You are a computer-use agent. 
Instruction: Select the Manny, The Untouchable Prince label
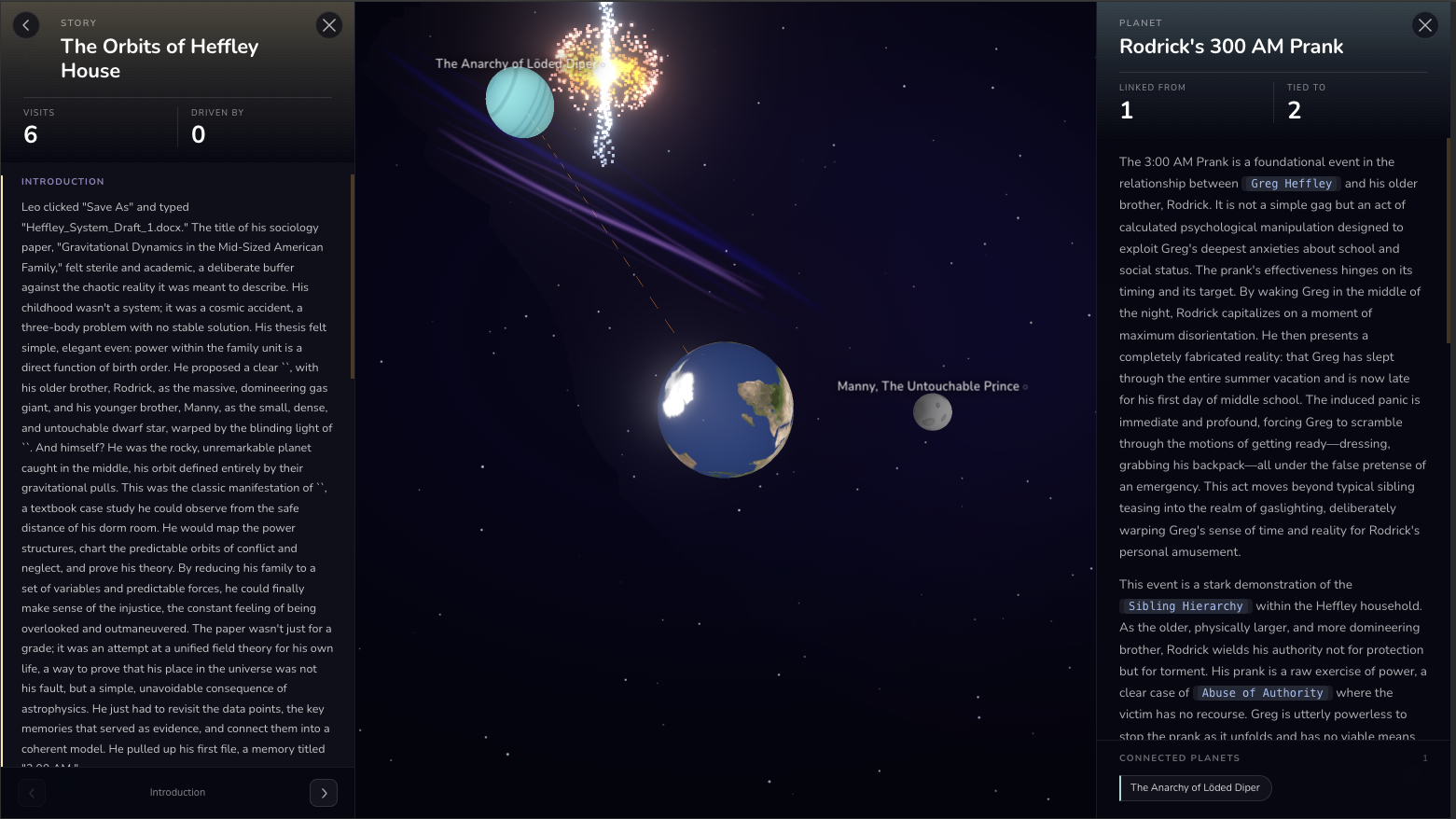click(x=927, y=386)
